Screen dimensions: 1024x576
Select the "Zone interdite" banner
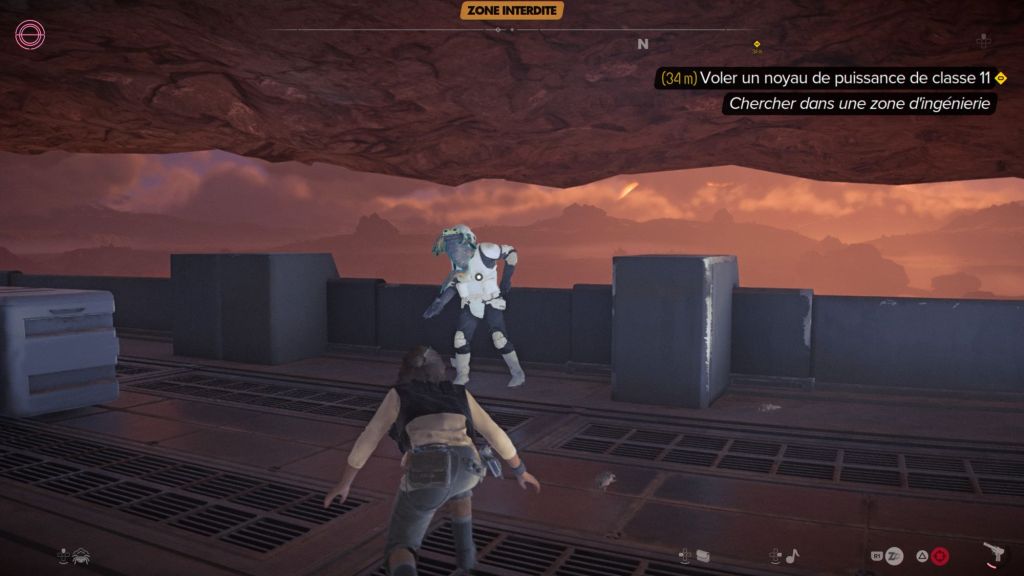[512, 10]
